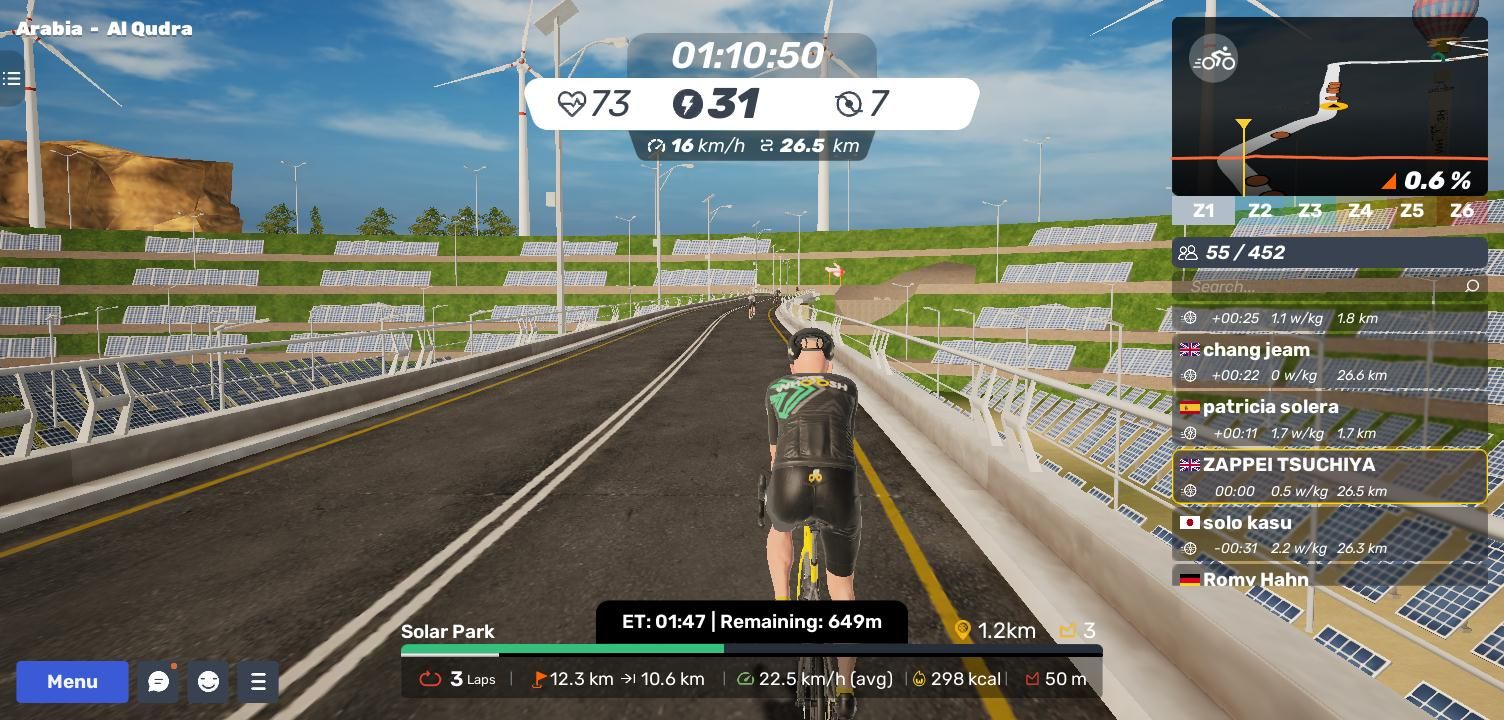Open the smiley emote button

[208, 682]
